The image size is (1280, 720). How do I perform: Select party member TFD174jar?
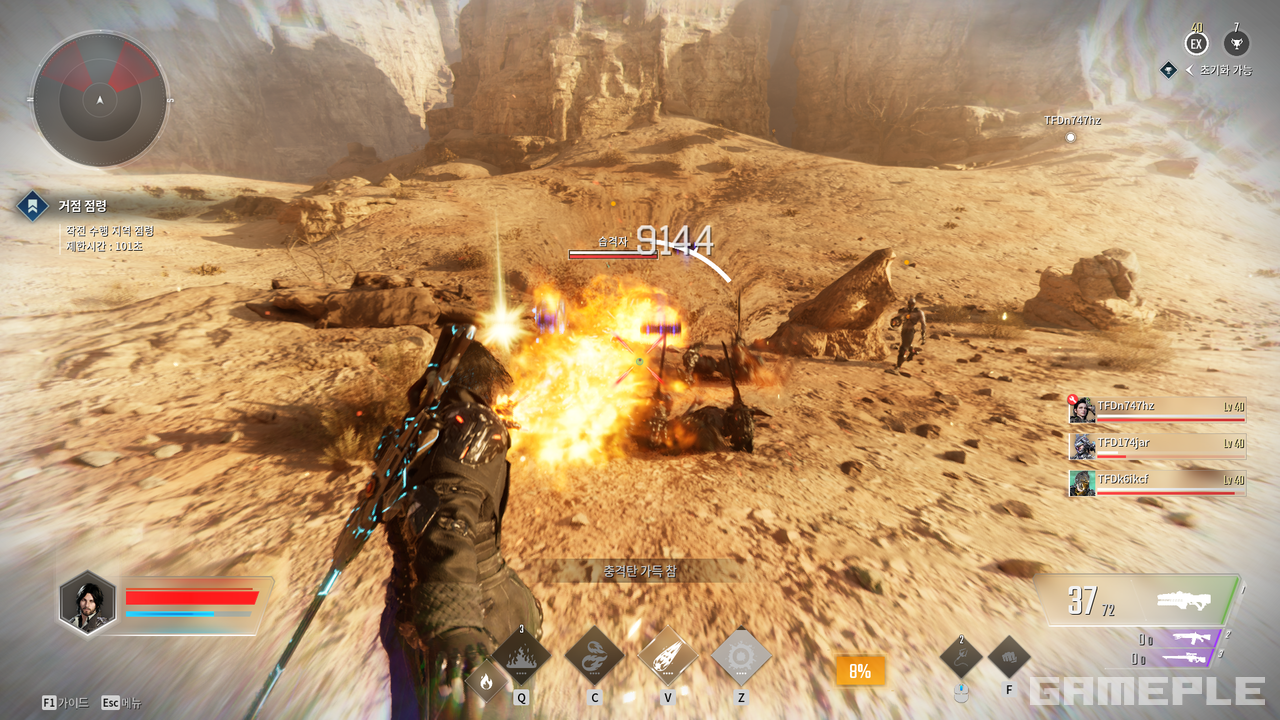tap(1157, 446)
